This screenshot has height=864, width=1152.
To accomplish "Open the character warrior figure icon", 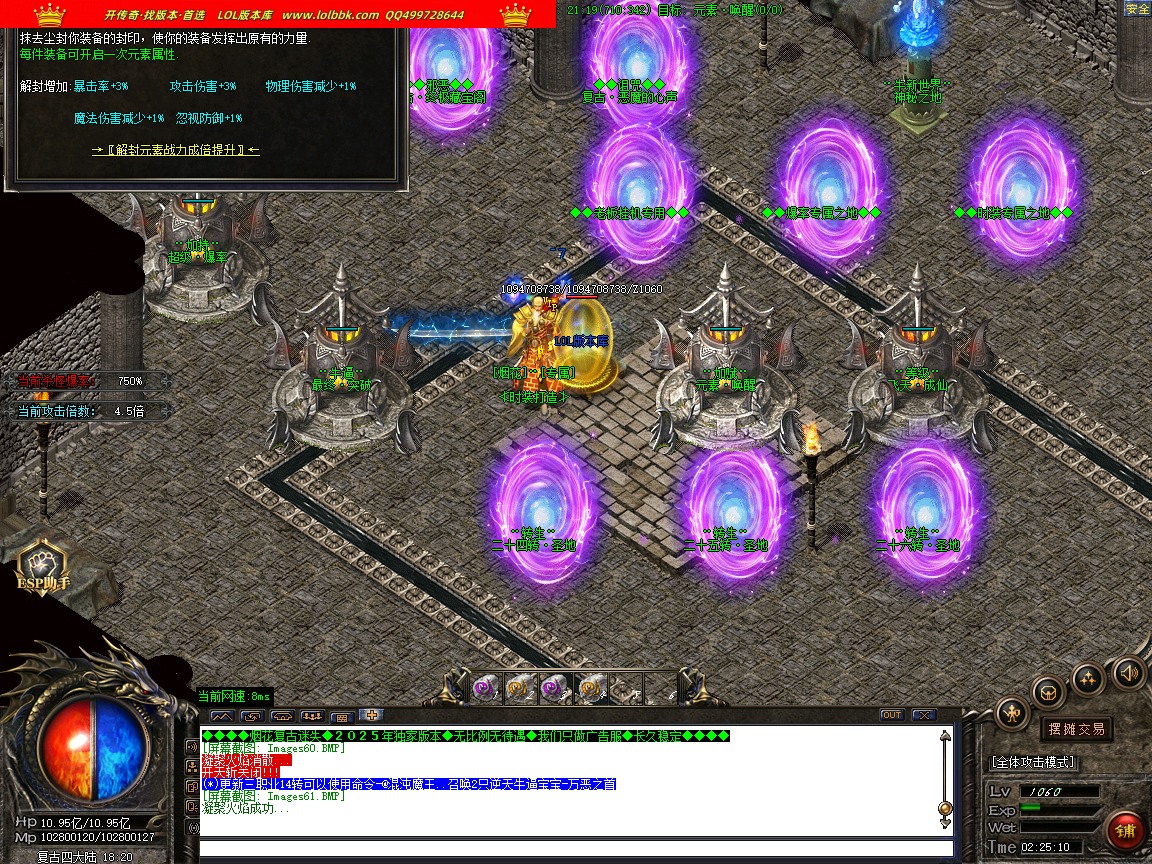I will pos(1013,713).
